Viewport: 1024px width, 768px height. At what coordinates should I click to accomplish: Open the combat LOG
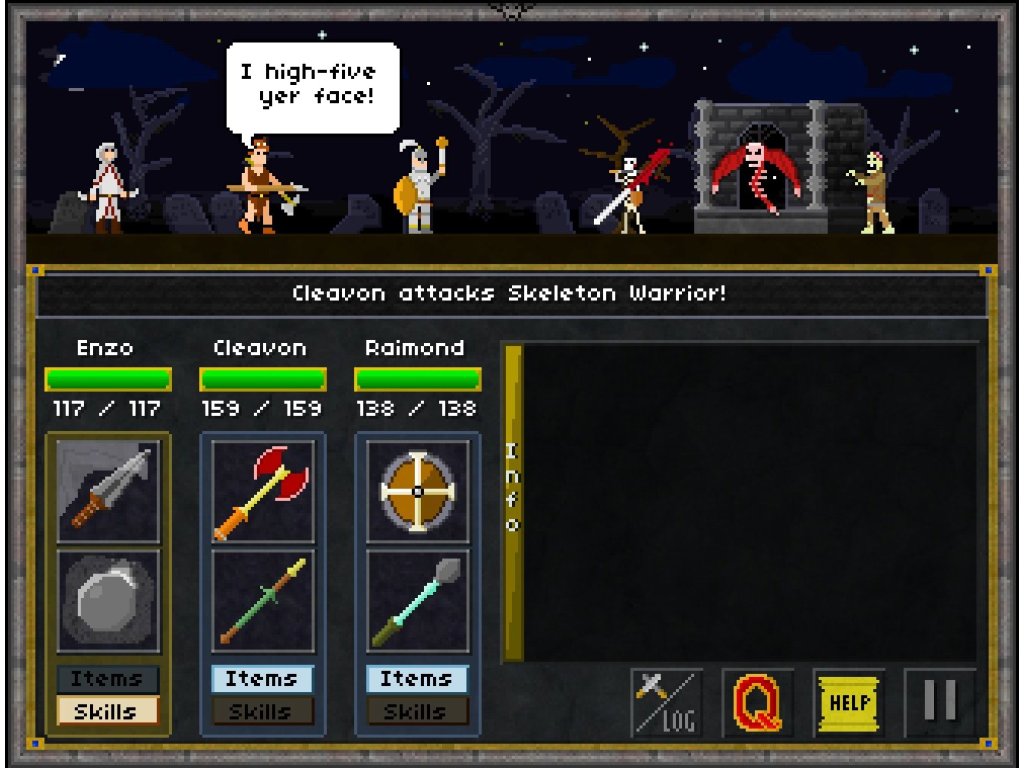pyautogui.click(x=666, y=702)
